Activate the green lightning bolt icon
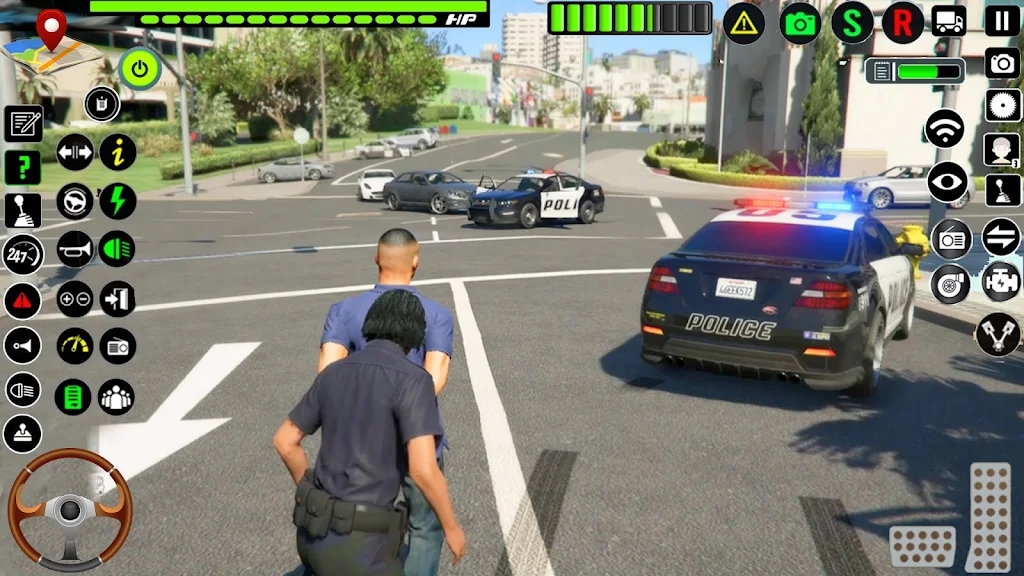 [x=118, y=201]
